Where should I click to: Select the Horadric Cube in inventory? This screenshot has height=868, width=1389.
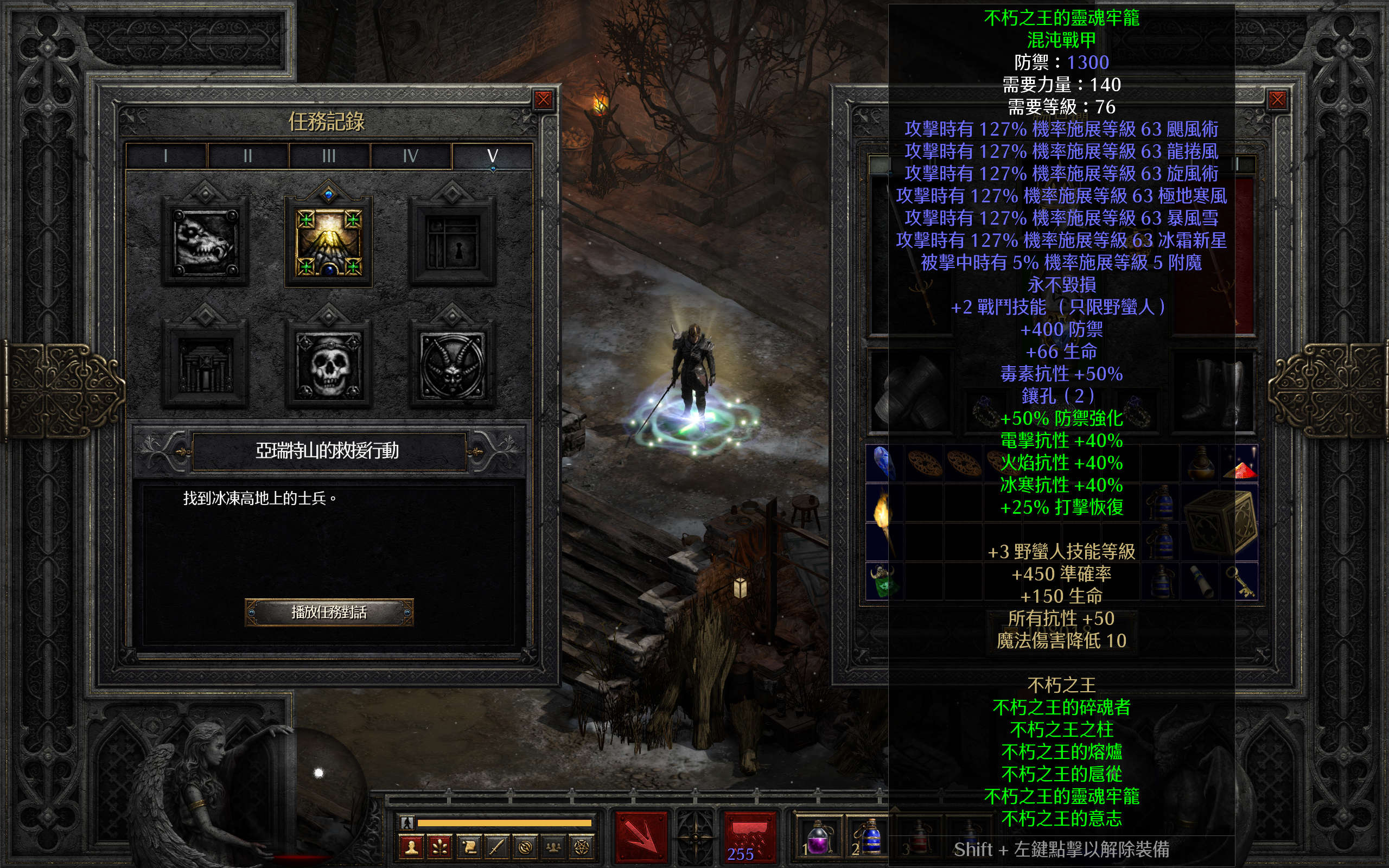1220,522
